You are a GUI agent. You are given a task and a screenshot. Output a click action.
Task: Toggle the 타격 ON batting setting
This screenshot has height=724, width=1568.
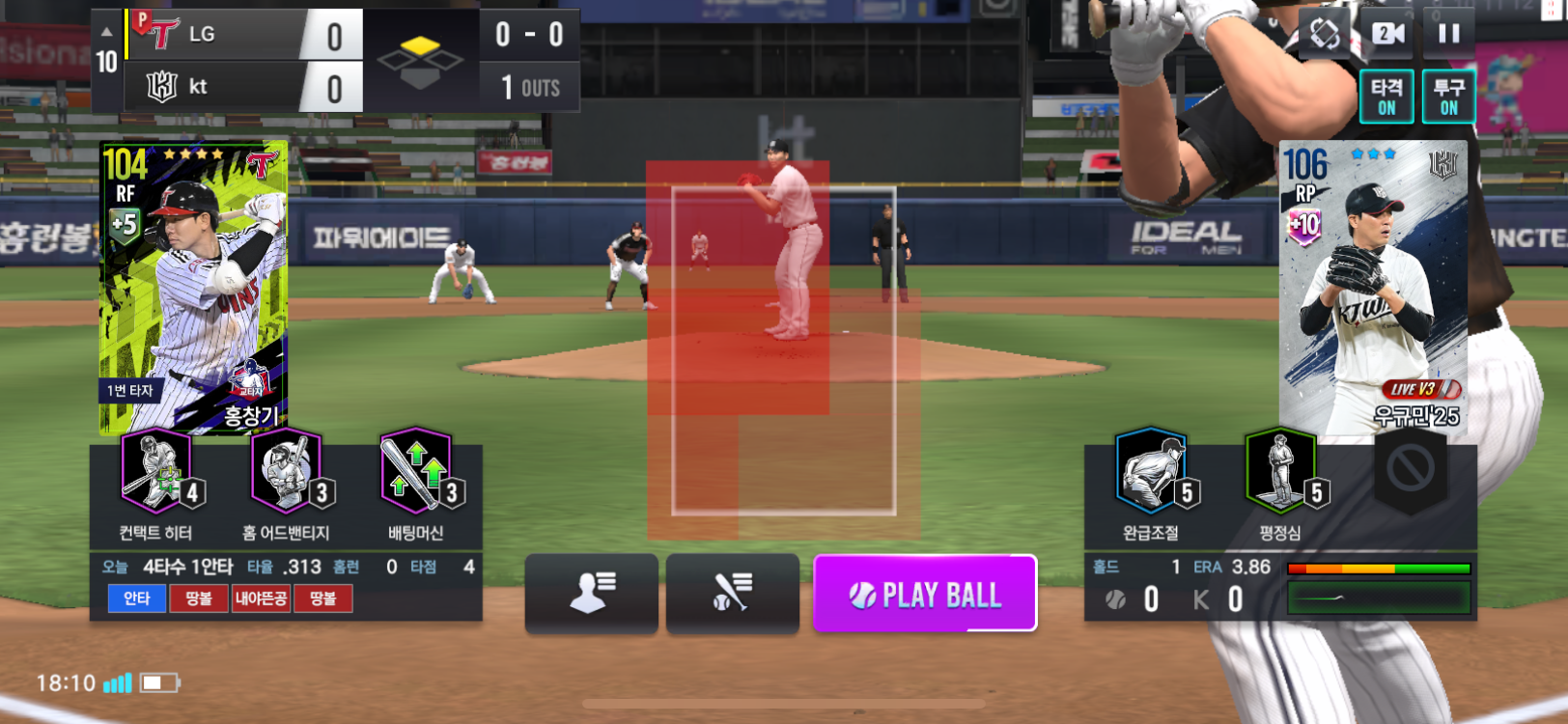tap(1386, 97)
